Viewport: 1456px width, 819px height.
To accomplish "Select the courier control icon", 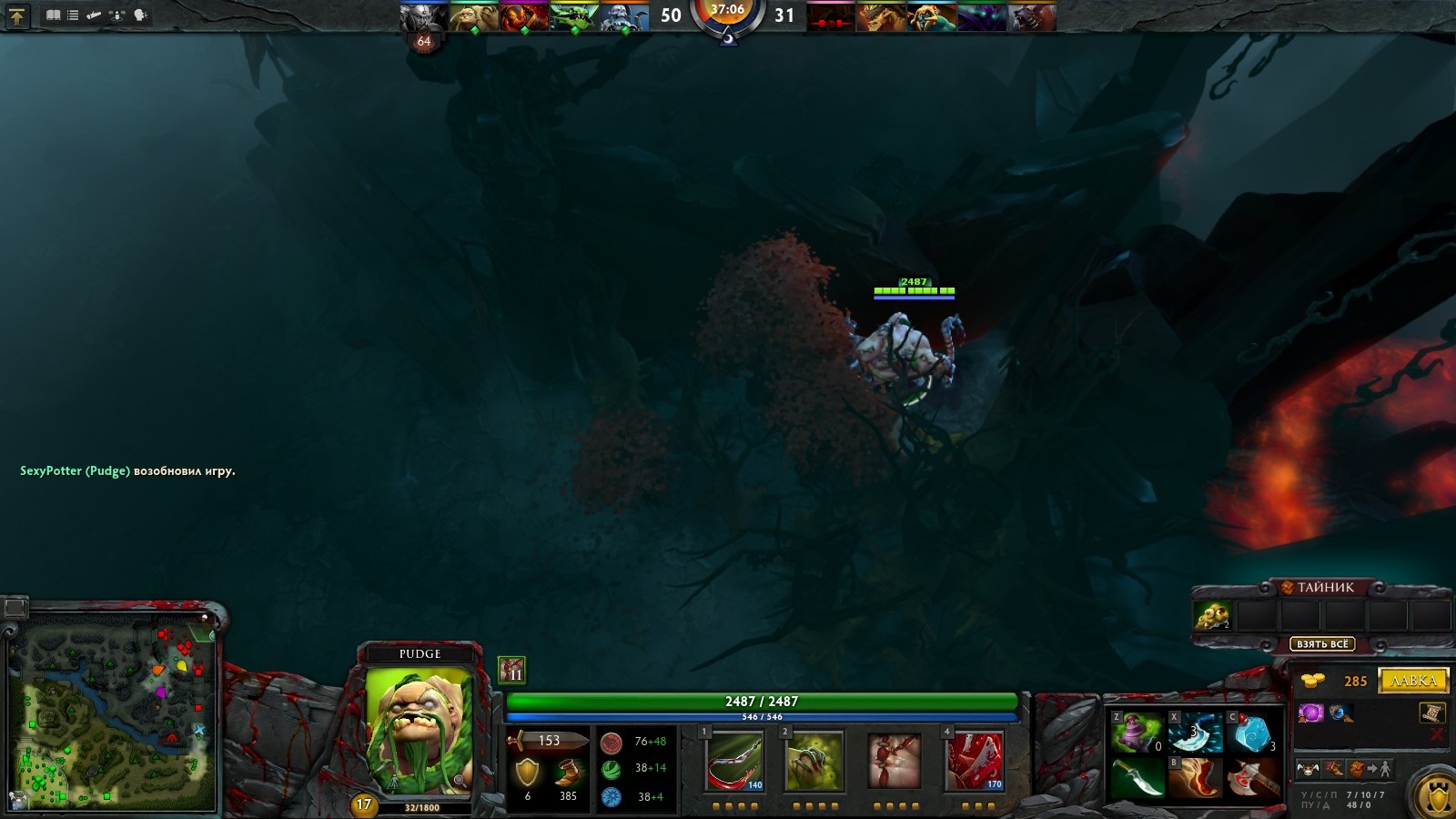I will tap(1308, 769).
